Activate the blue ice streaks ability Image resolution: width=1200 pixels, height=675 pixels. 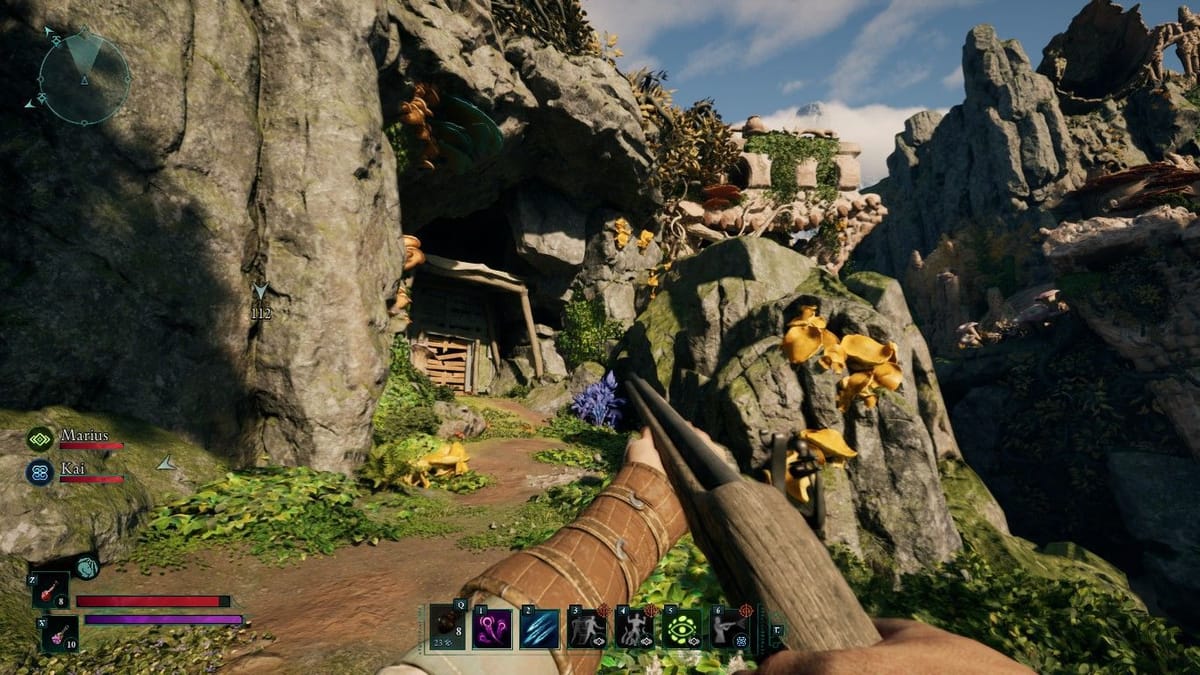pyautogui.click(x=539, y=628)
